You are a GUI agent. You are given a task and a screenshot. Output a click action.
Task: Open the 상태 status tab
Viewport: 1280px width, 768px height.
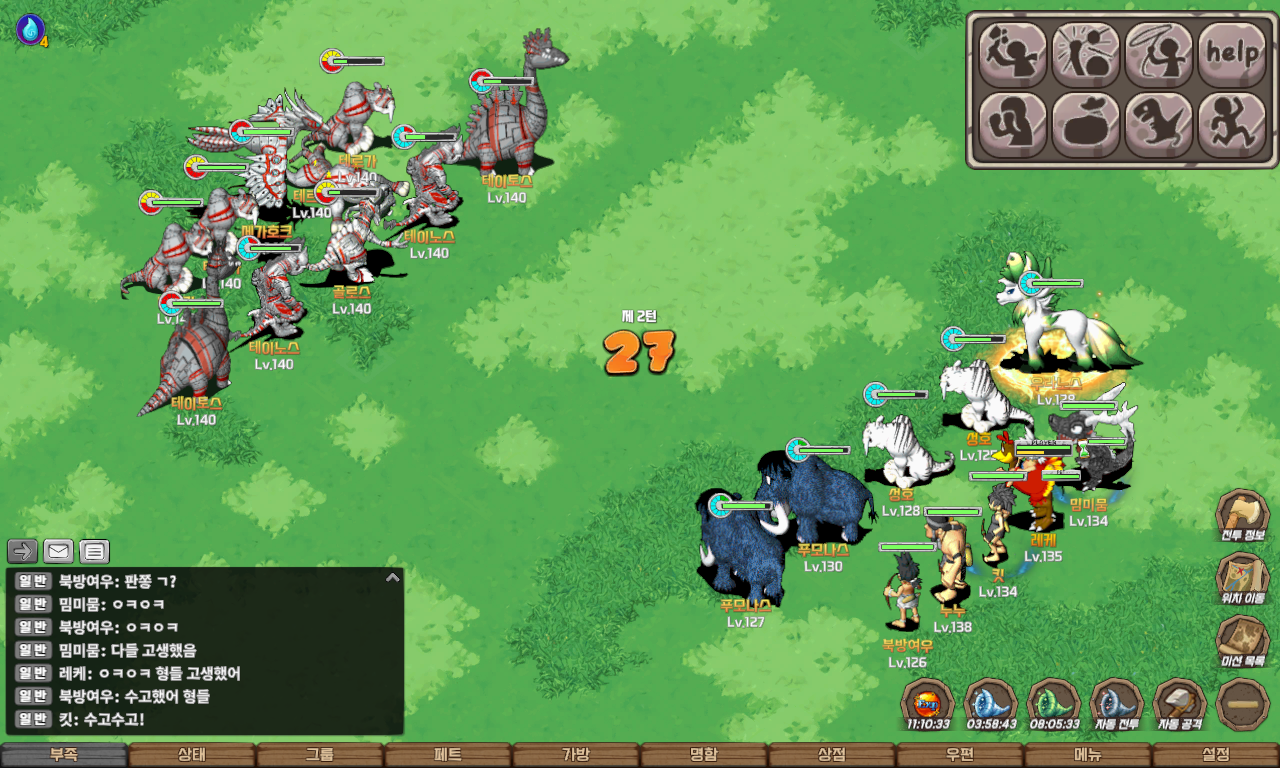click(192, 755)
